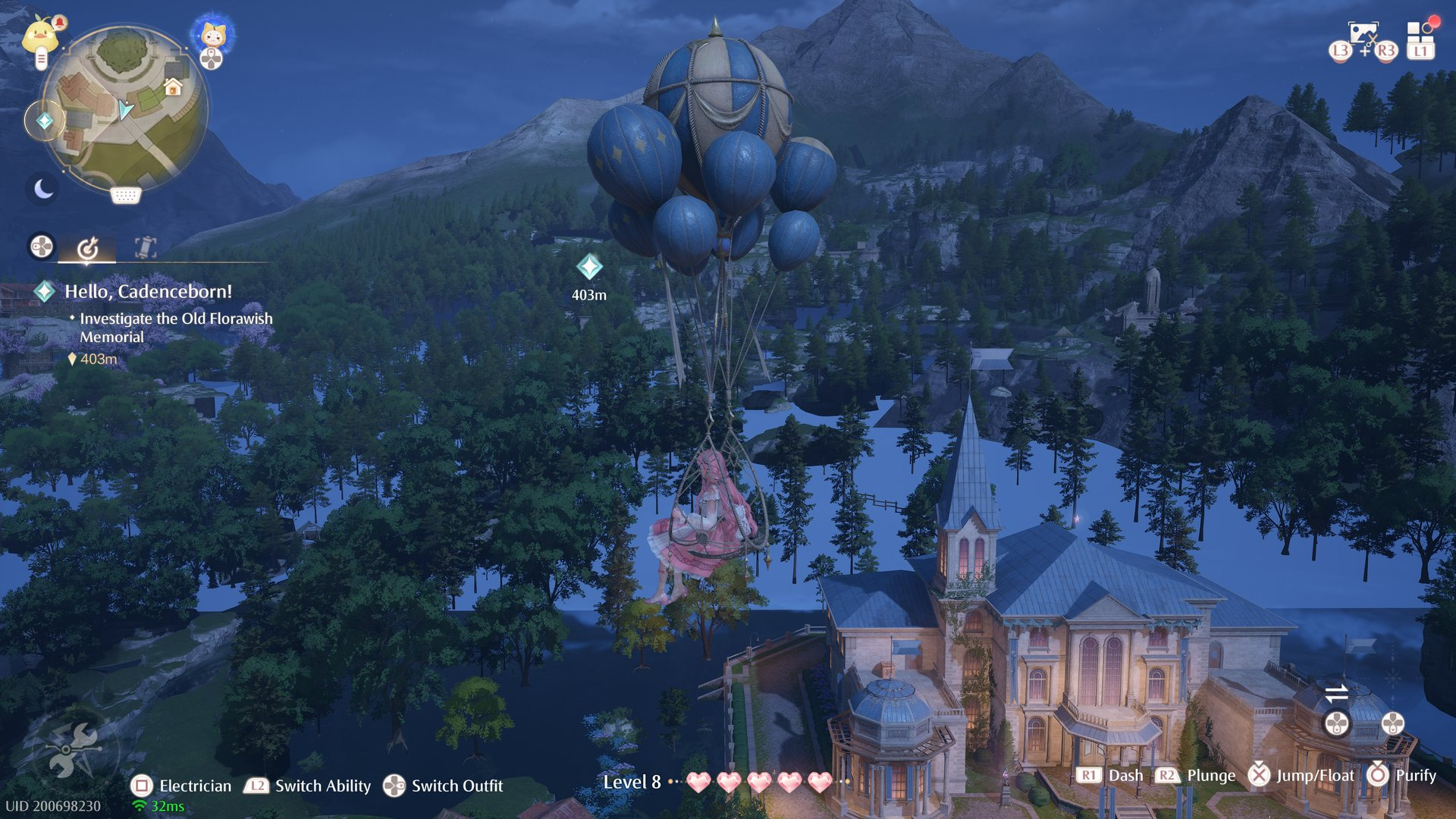
Task: Open the circular minimap
Action: 125,108
